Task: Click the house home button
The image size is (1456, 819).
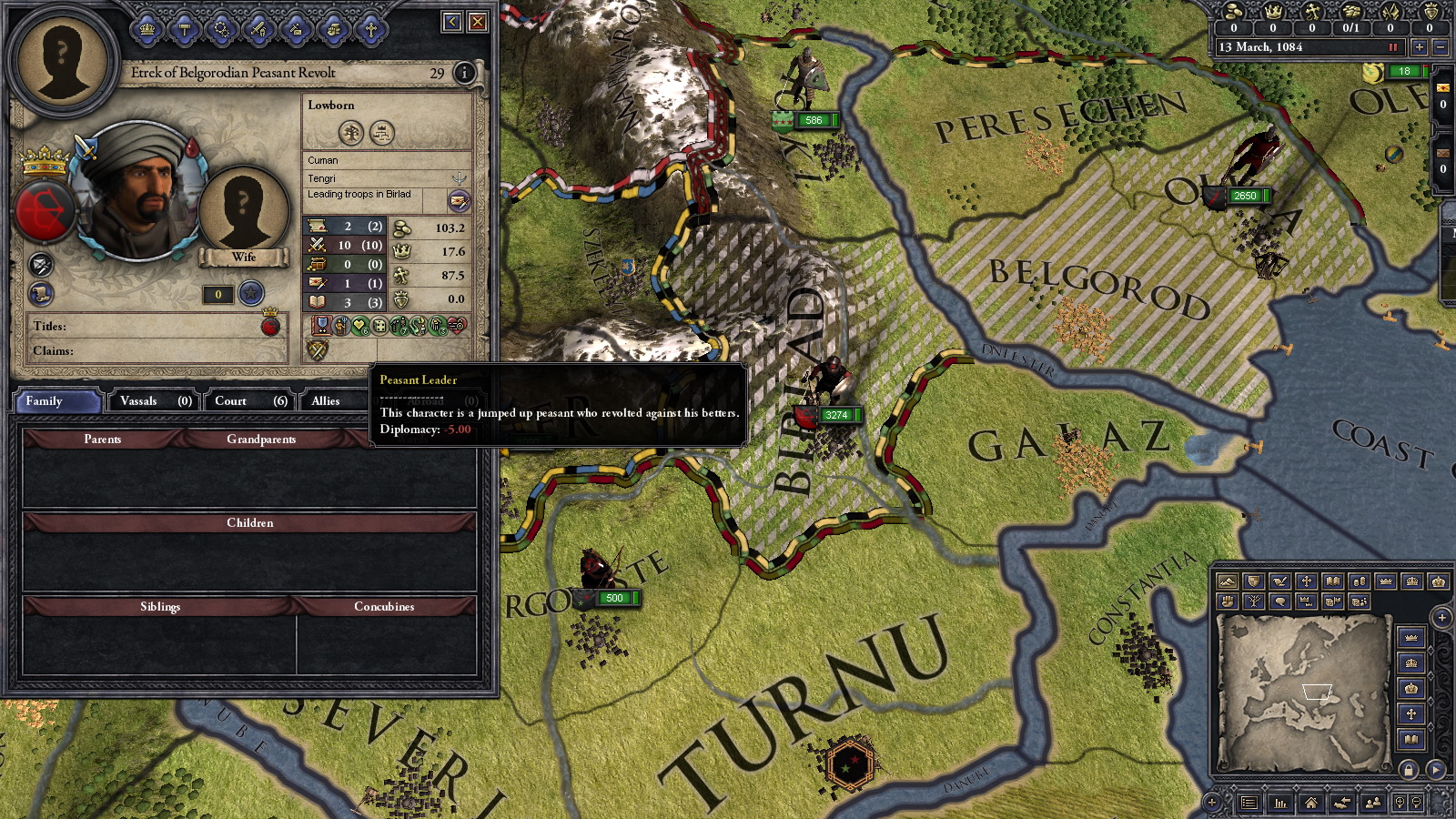Action: (x=1310, y=803)
